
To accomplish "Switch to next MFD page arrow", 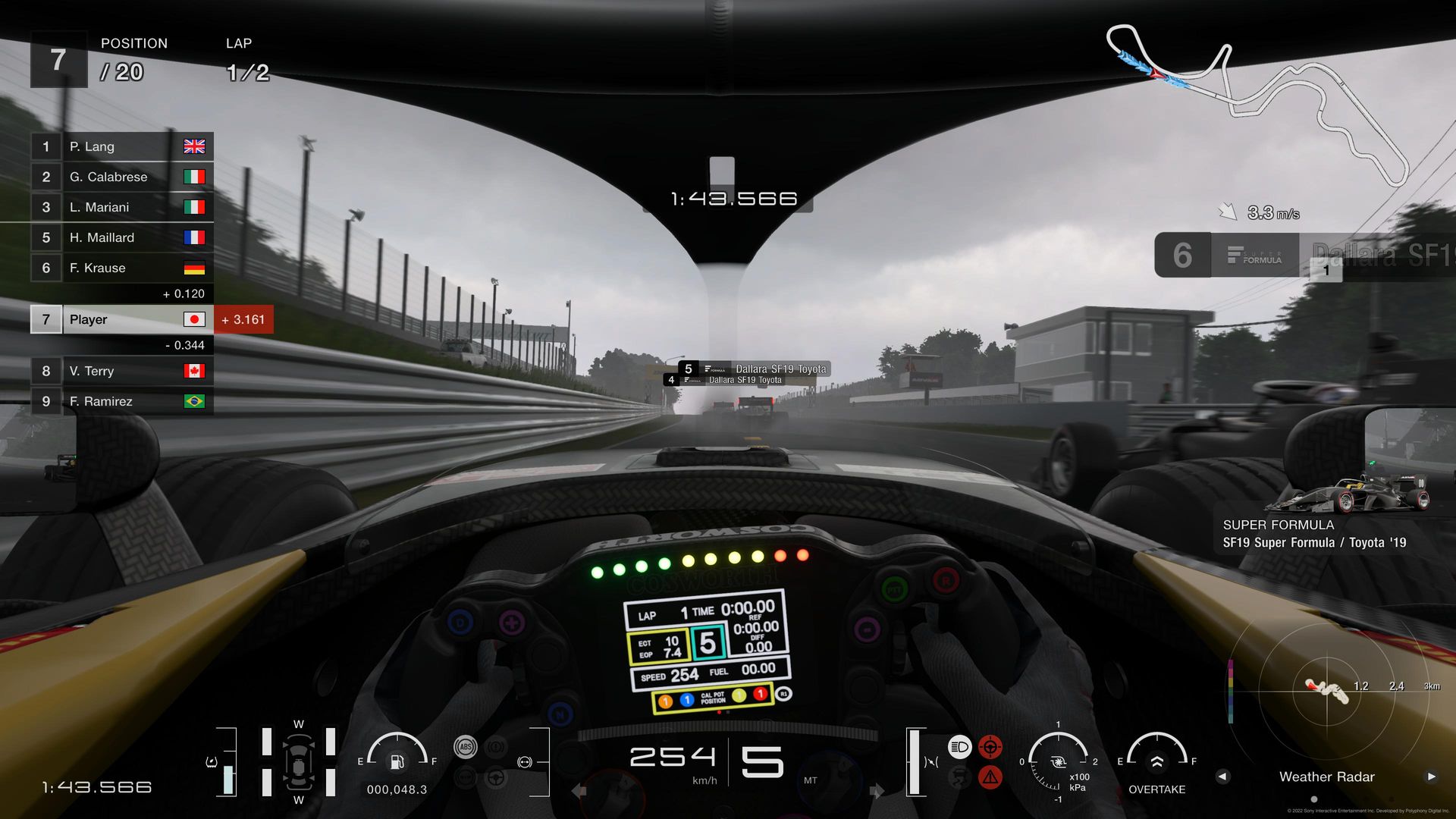I will [x=1431, y=777].
